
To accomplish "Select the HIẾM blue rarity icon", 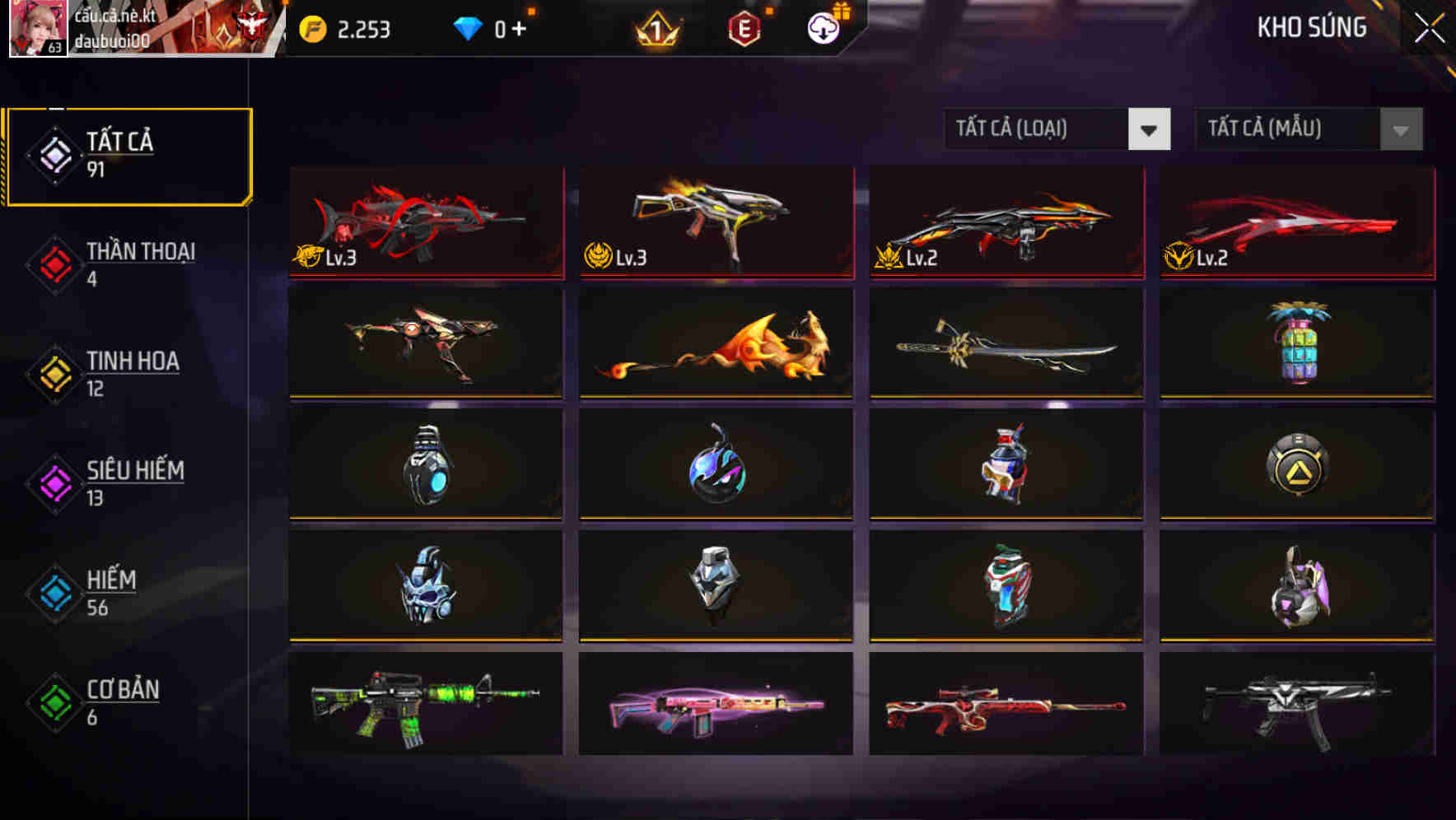I will click(x=54, y=593).
